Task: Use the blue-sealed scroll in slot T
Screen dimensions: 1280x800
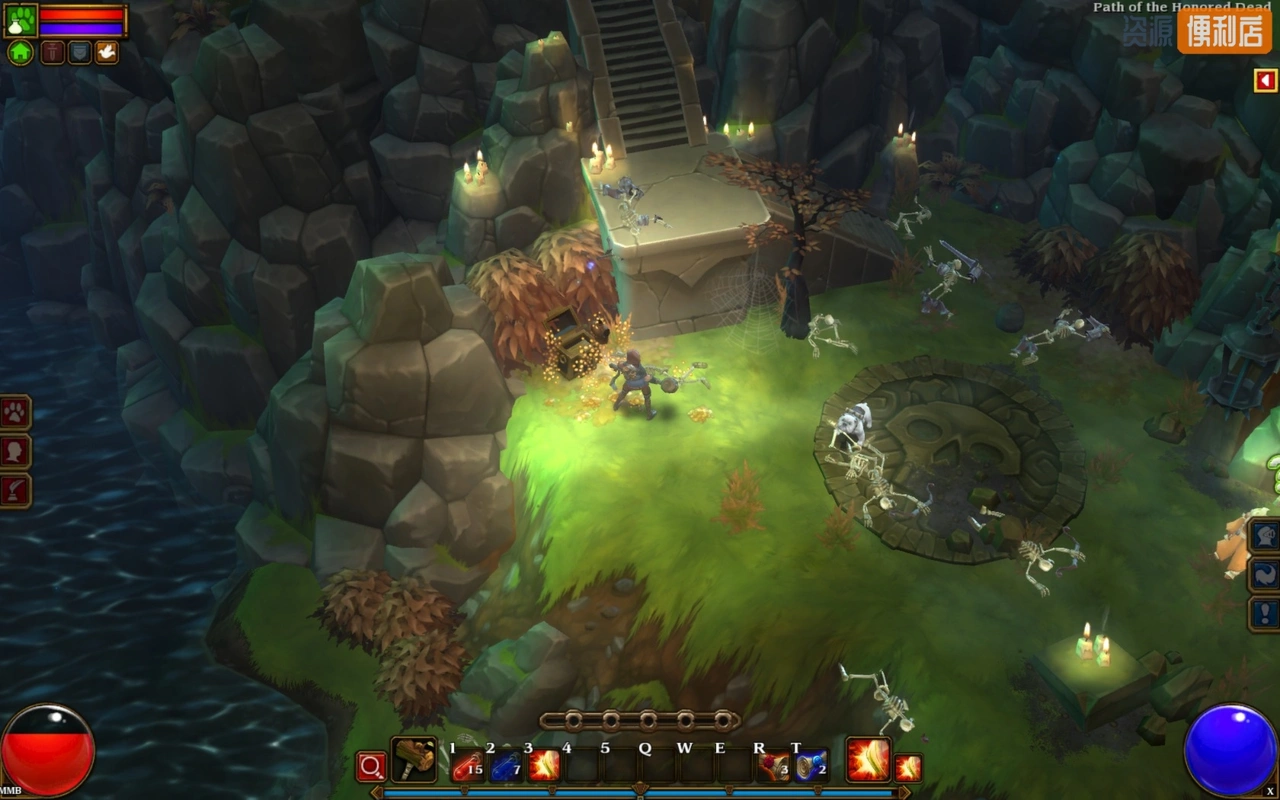Action: 811,766
